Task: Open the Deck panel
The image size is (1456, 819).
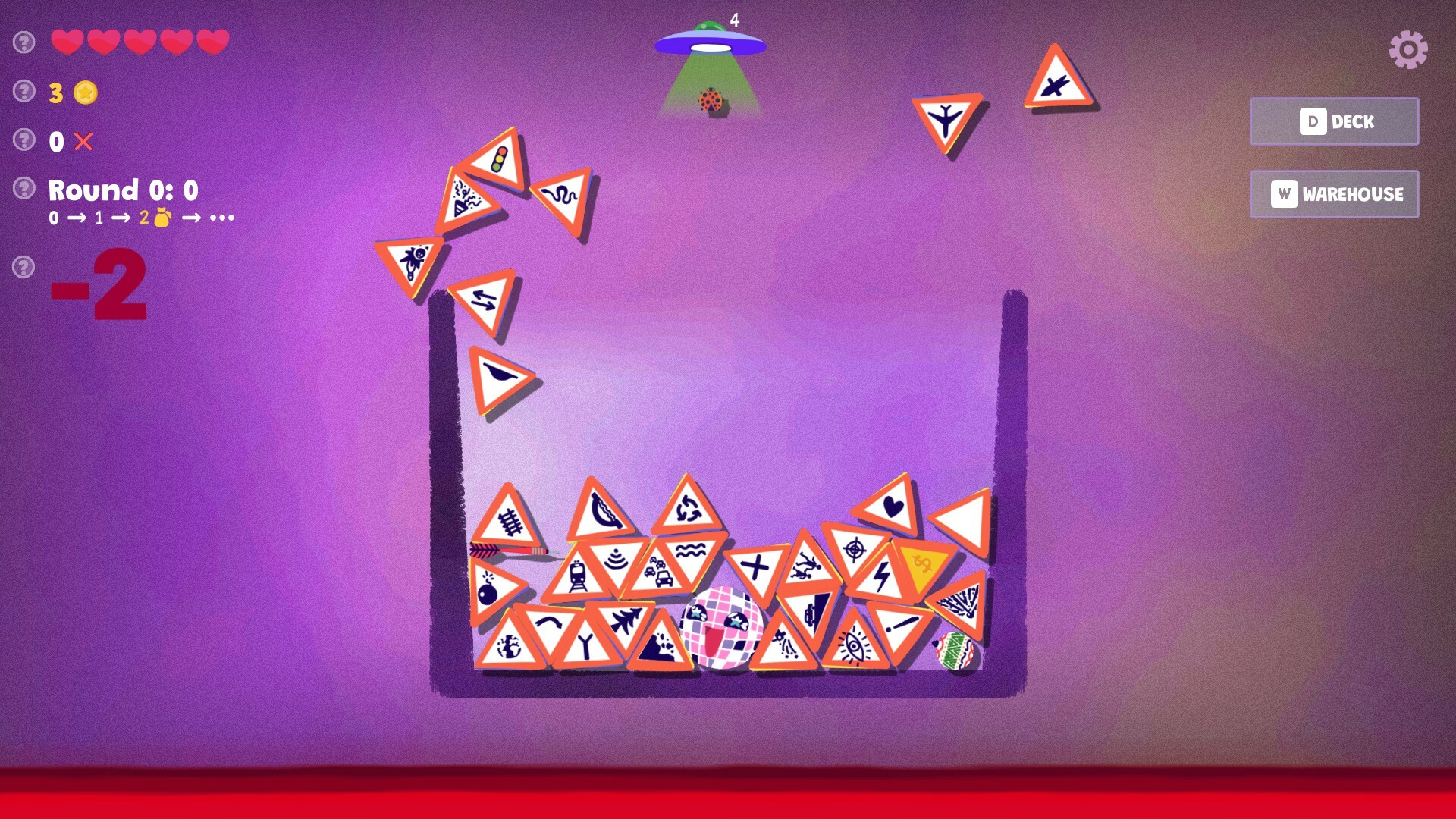Action: (x=1333, y=121)
